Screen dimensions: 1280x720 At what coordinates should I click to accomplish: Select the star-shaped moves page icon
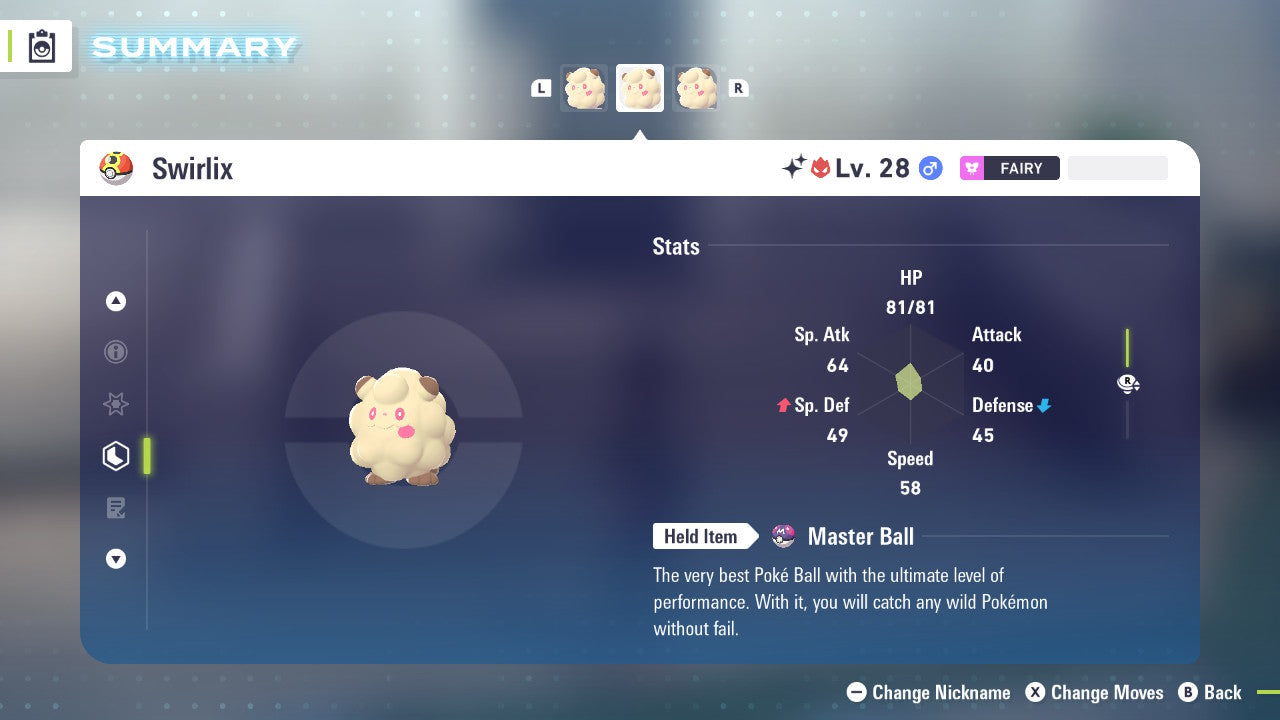tap(115, 404)
